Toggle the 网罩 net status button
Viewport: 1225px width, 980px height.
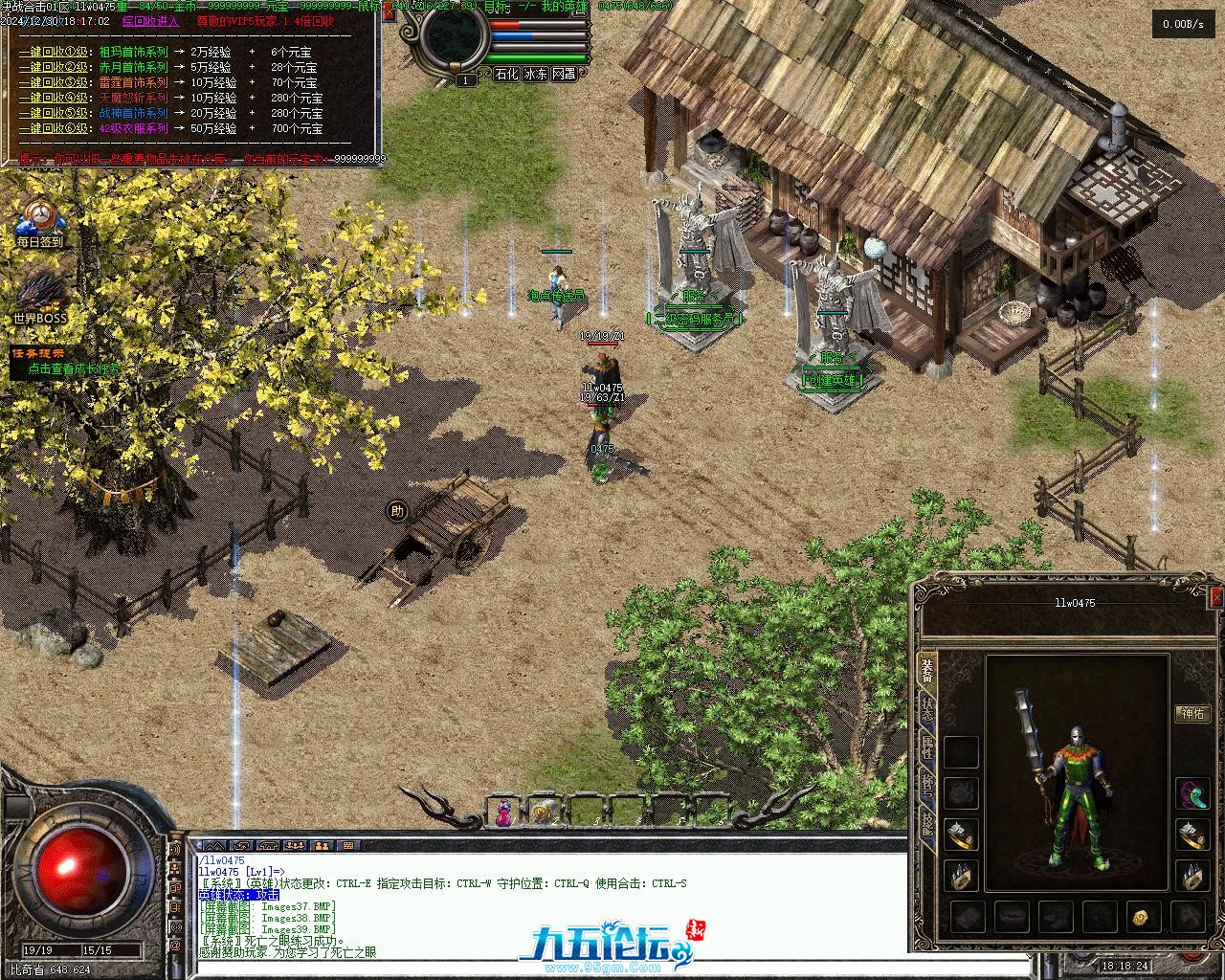point(565,74)
